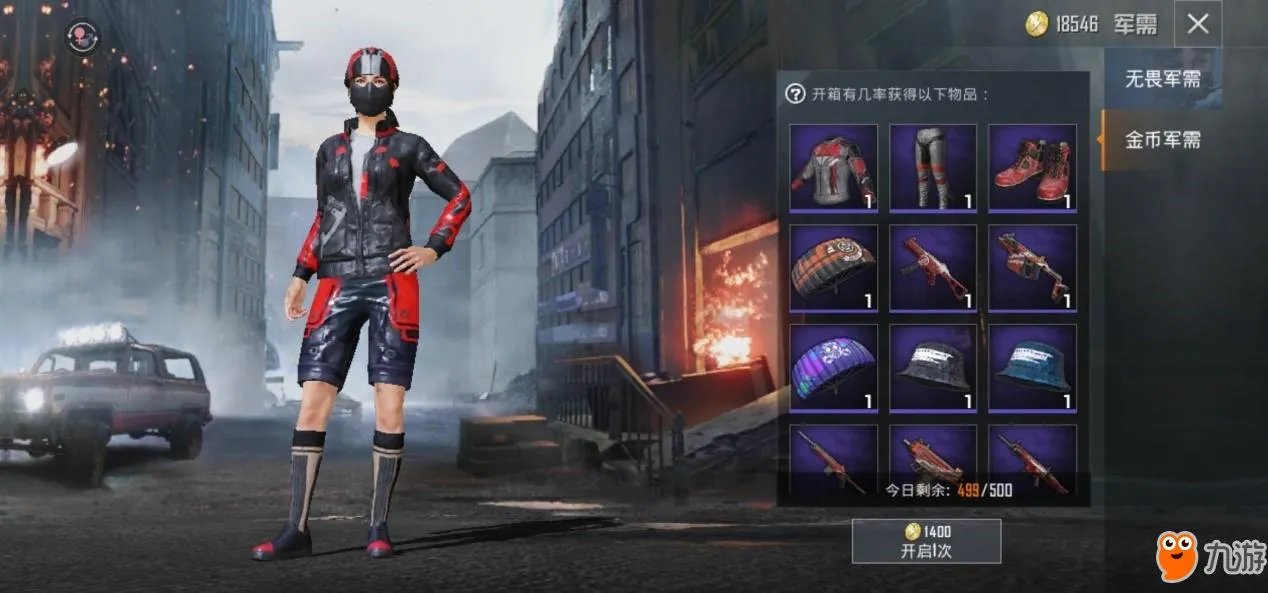Switch to the 无畏军需 tab
The height and width of the screenshot is (593, 1268).
coord(1162,79)
